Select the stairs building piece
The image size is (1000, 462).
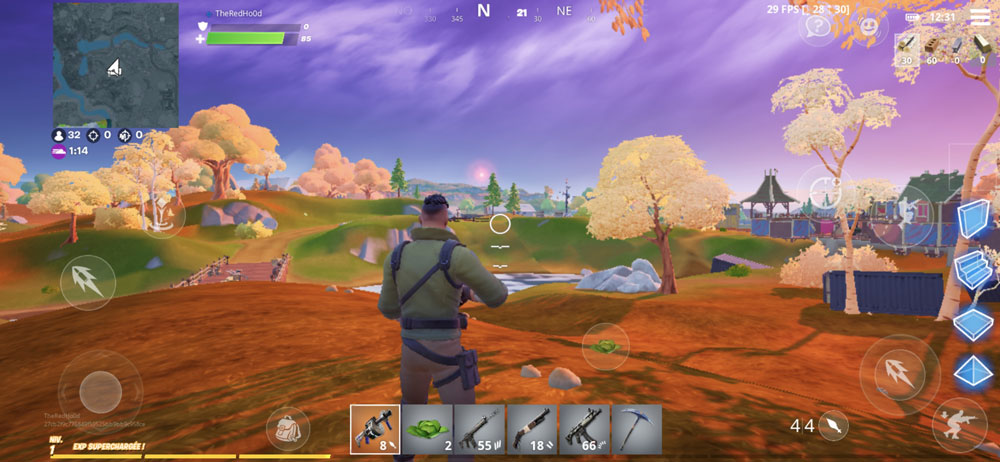click(x=972, y=271)
